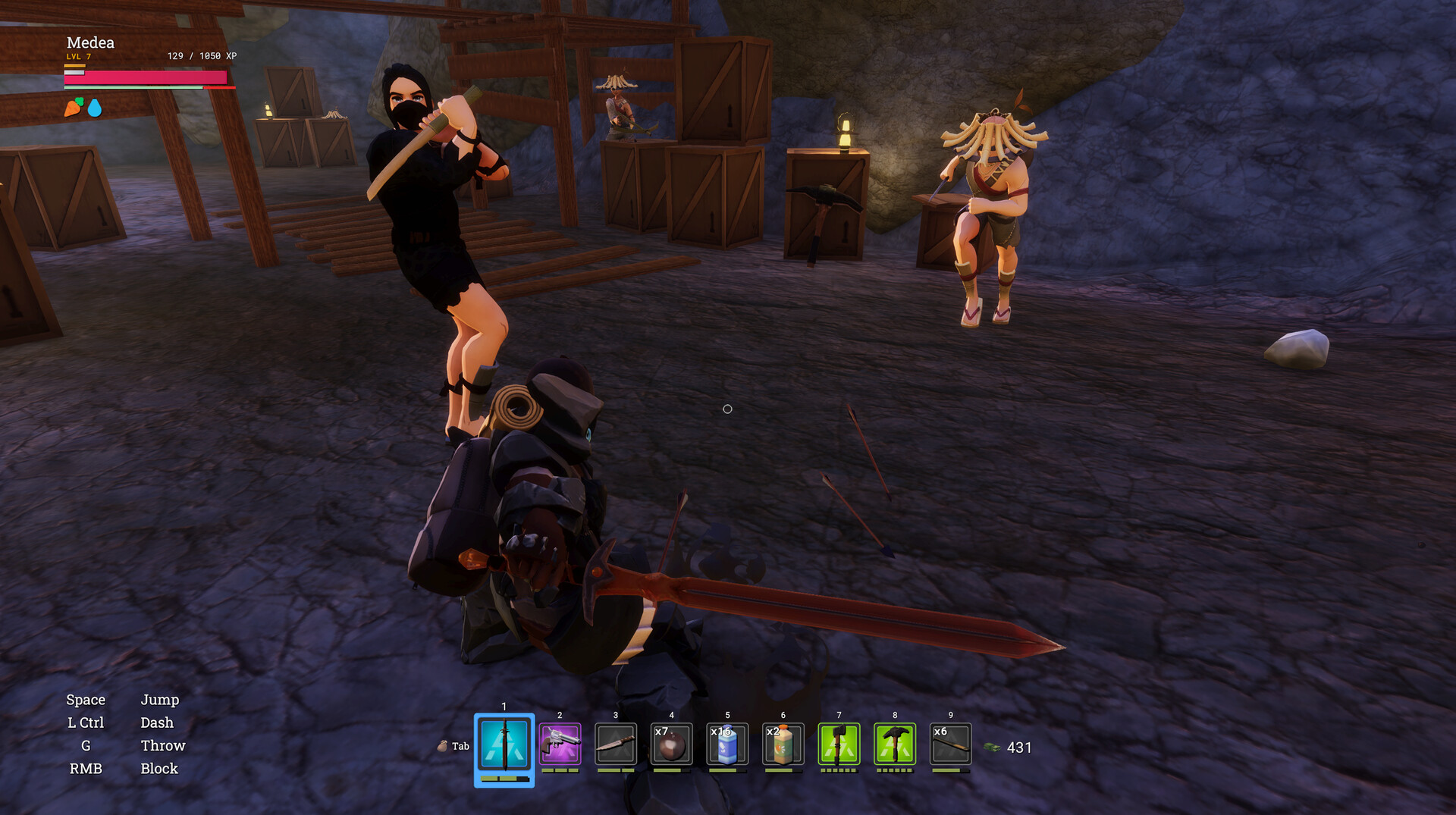Viewport: 1456px width, 815px height.
Task: Open the inventory bag icon
Action: (443, 746)
